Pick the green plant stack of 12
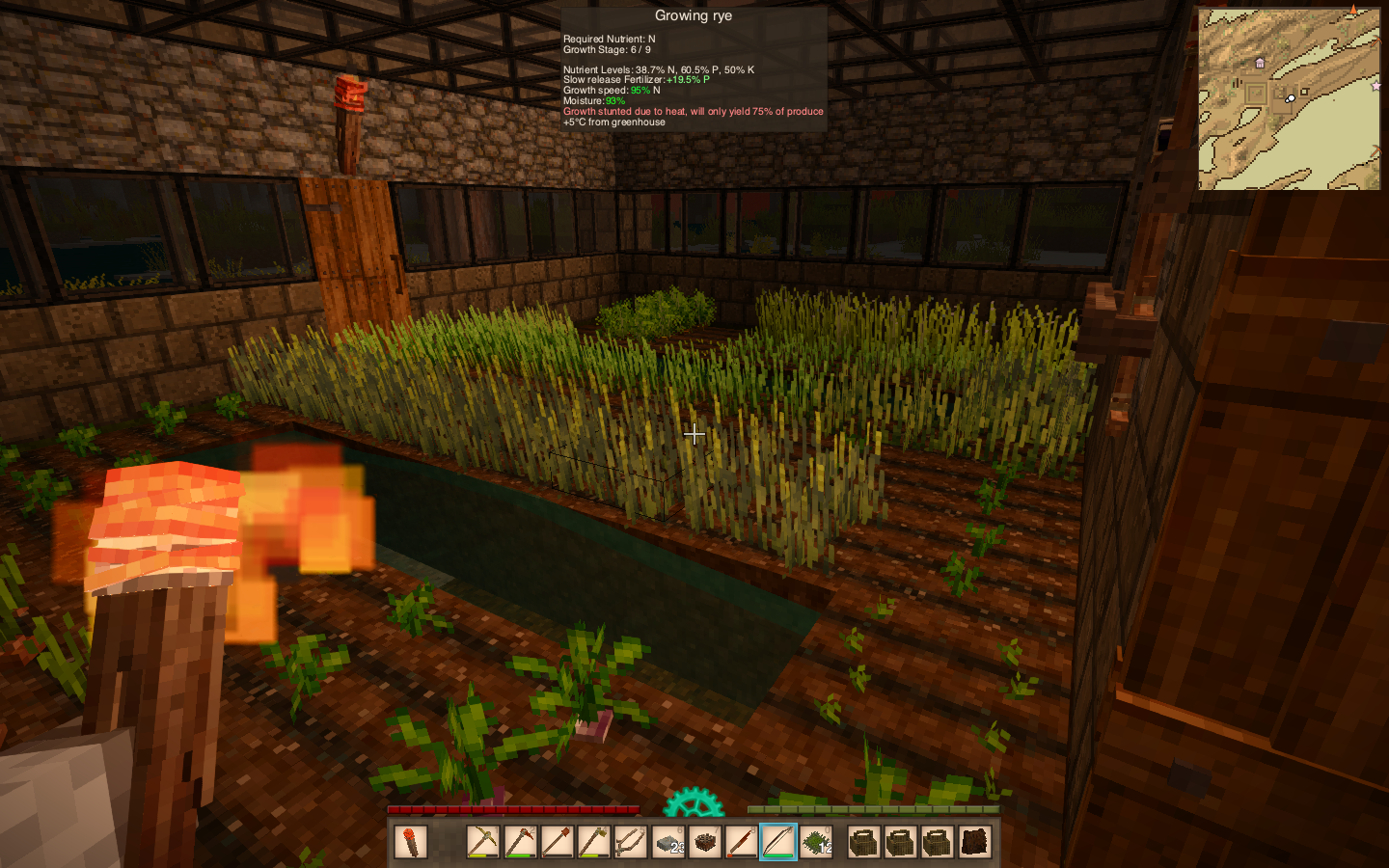 coord(816,842)
